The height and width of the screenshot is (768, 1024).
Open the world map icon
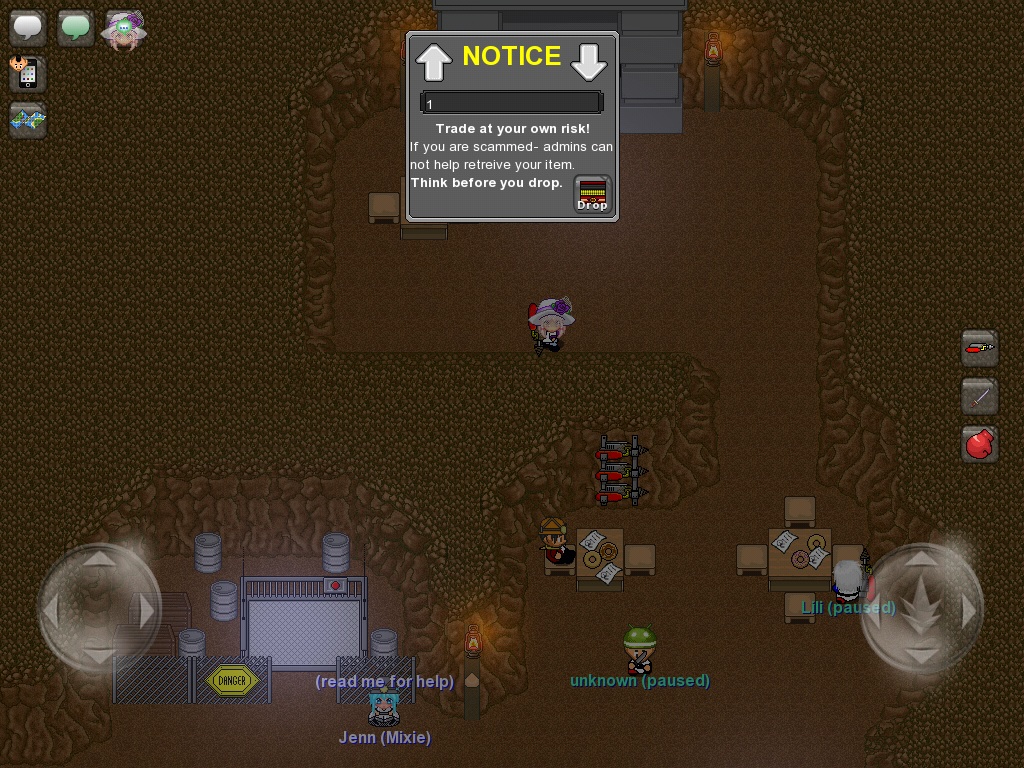pos(28,120)
